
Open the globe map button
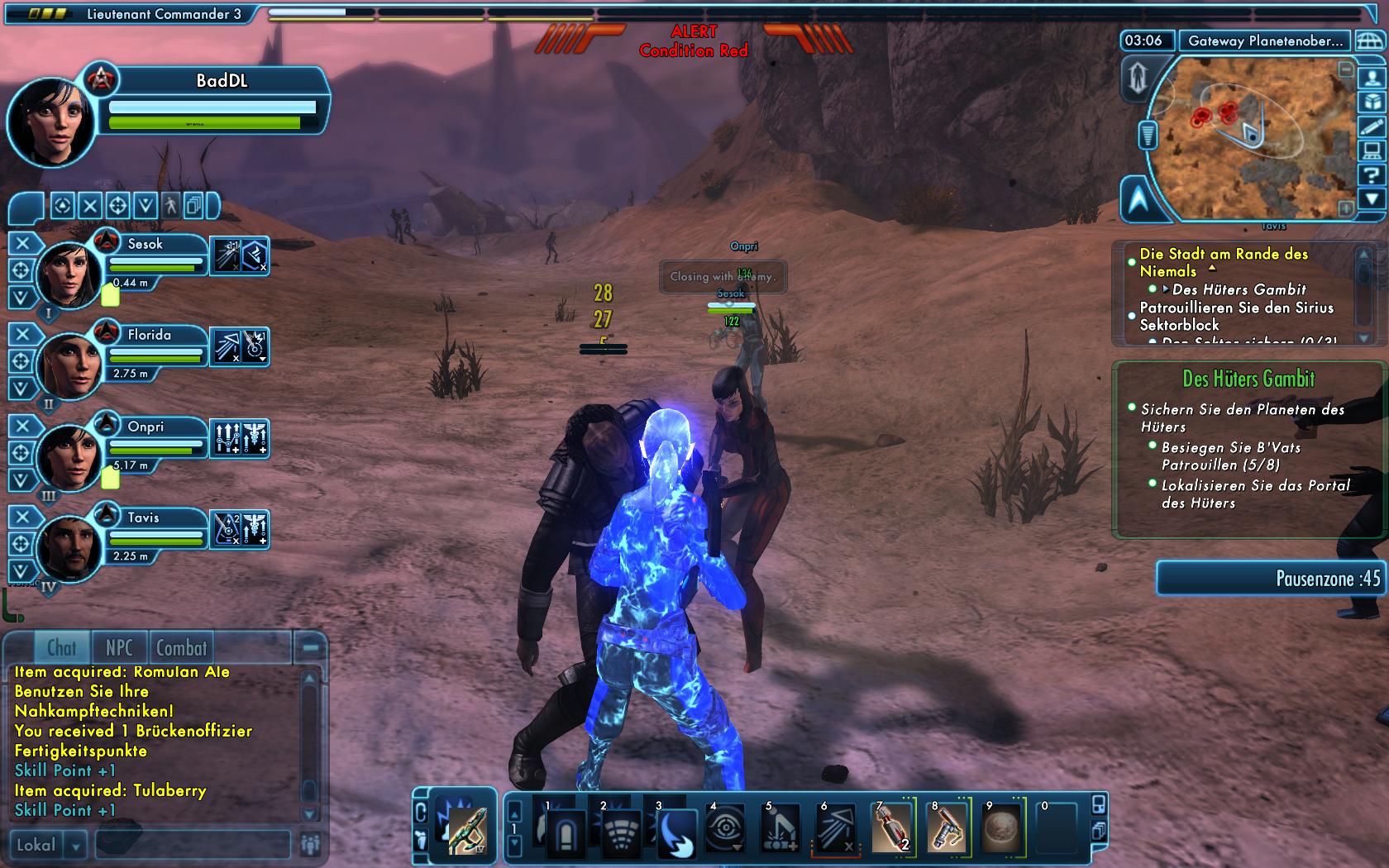pos(1369,41)
